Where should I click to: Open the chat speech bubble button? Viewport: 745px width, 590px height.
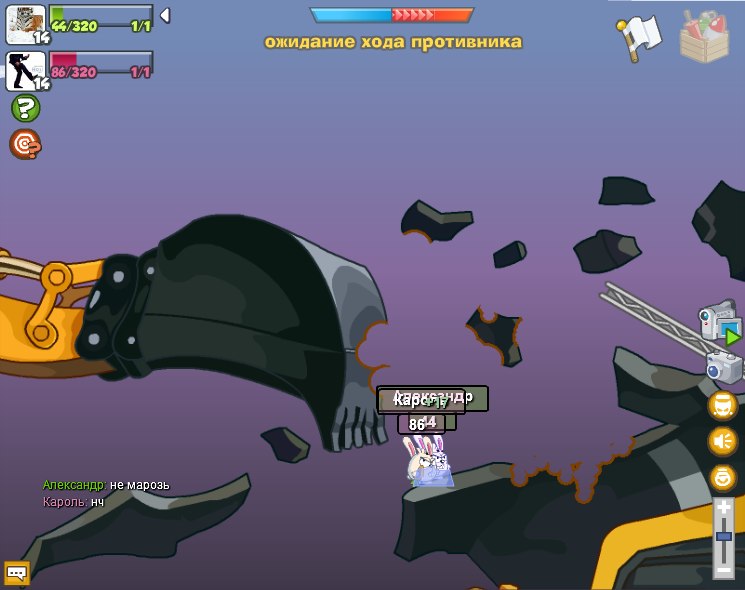click(17, 573)
